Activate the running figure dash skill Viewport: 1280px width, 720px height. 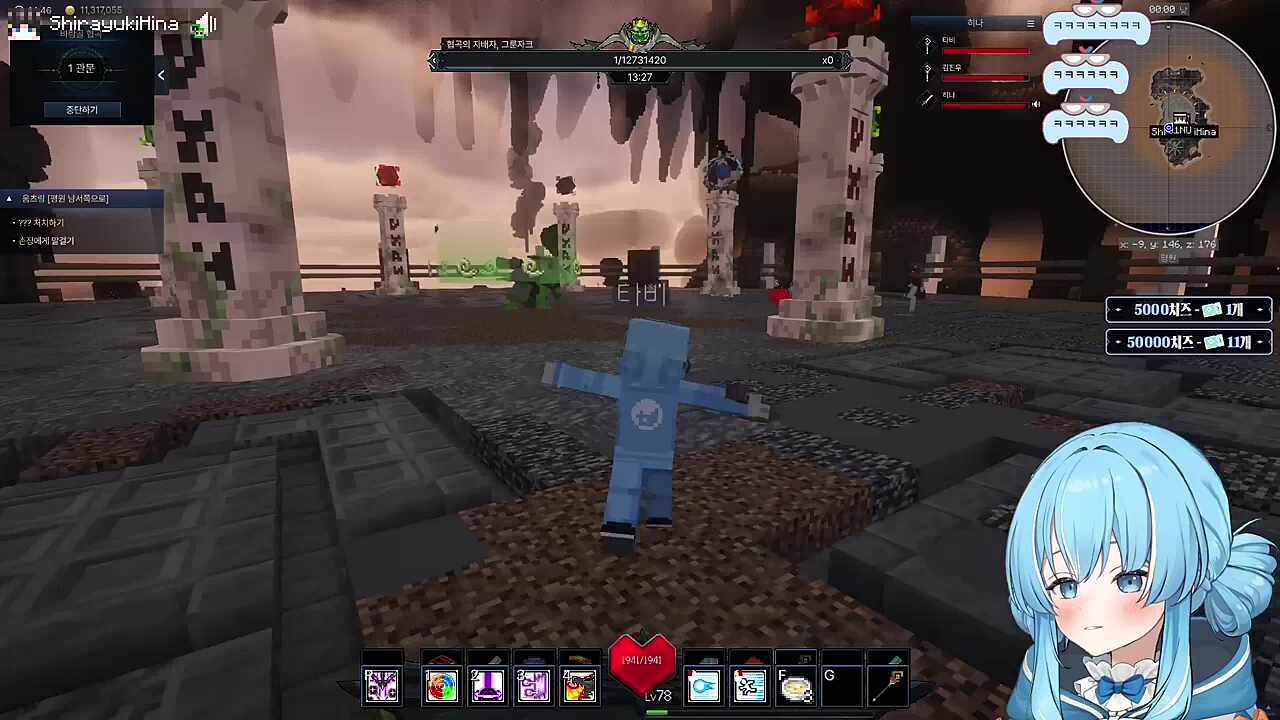(x=749, y=686)
